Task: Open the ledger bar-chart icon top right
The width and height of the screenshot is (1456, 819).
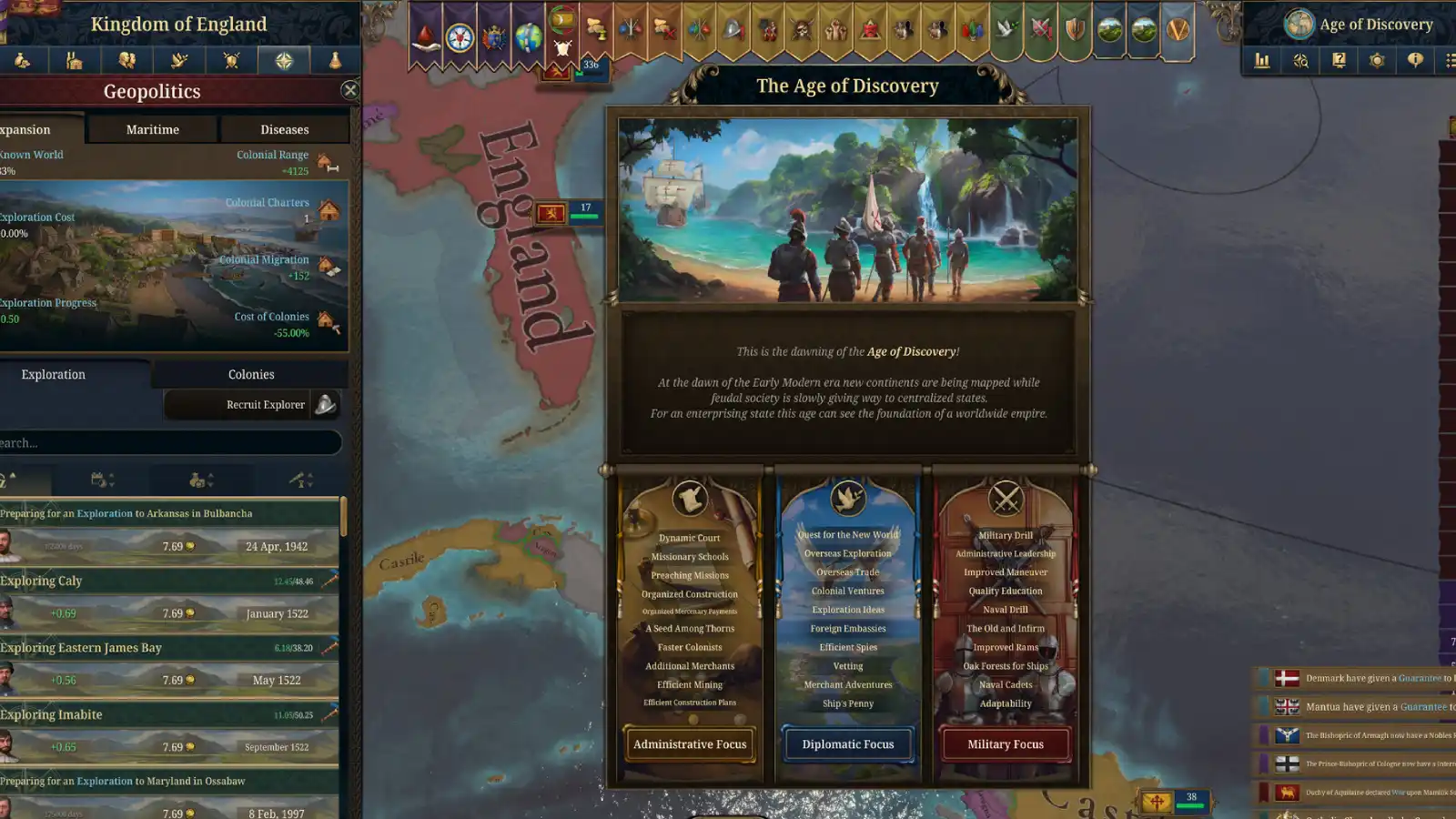Action: pyautogui.click(x=1262, y=61)
